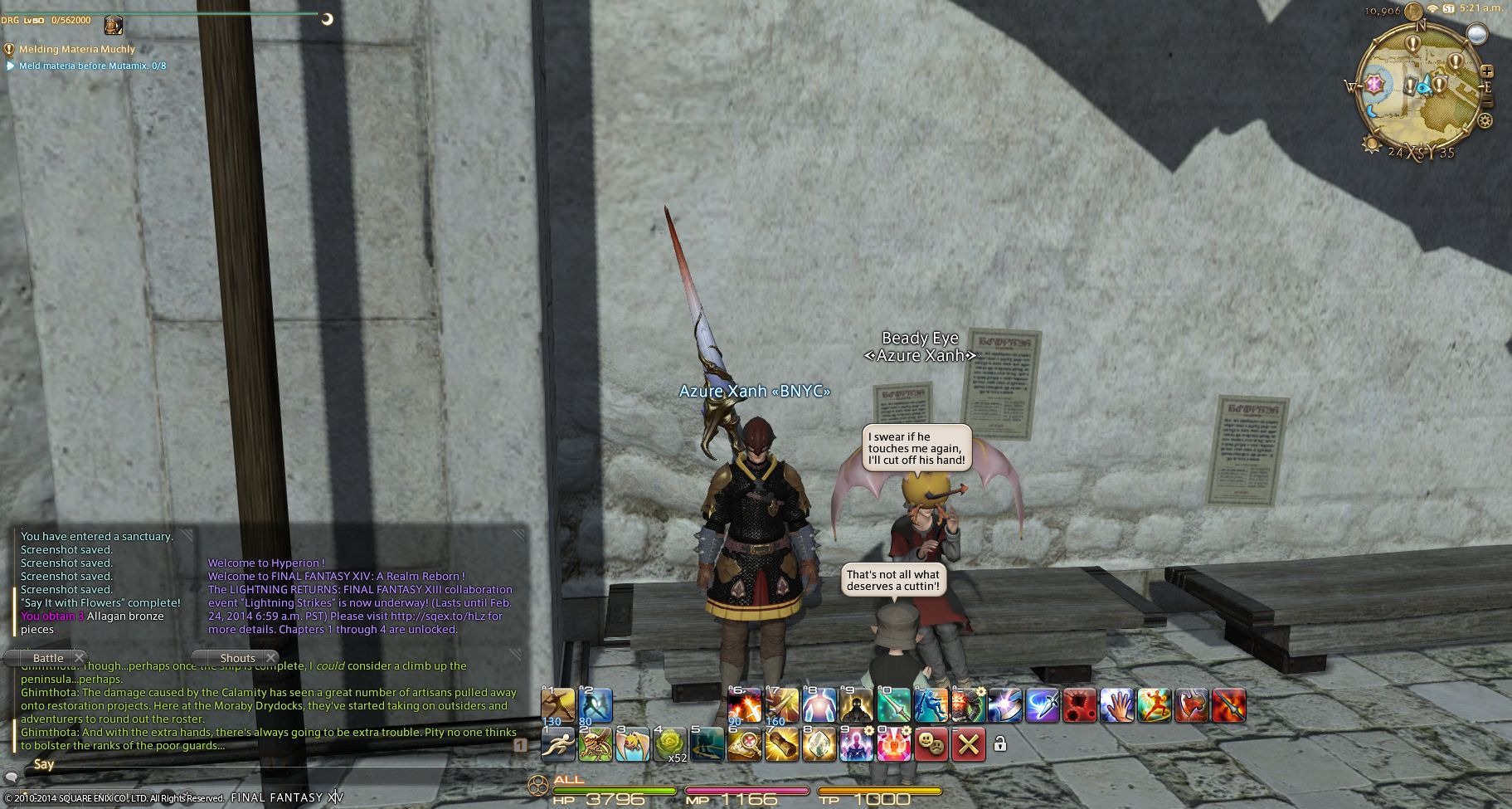
Task: Select the red X cancel hotbar icon
Action: click(967, 744)
